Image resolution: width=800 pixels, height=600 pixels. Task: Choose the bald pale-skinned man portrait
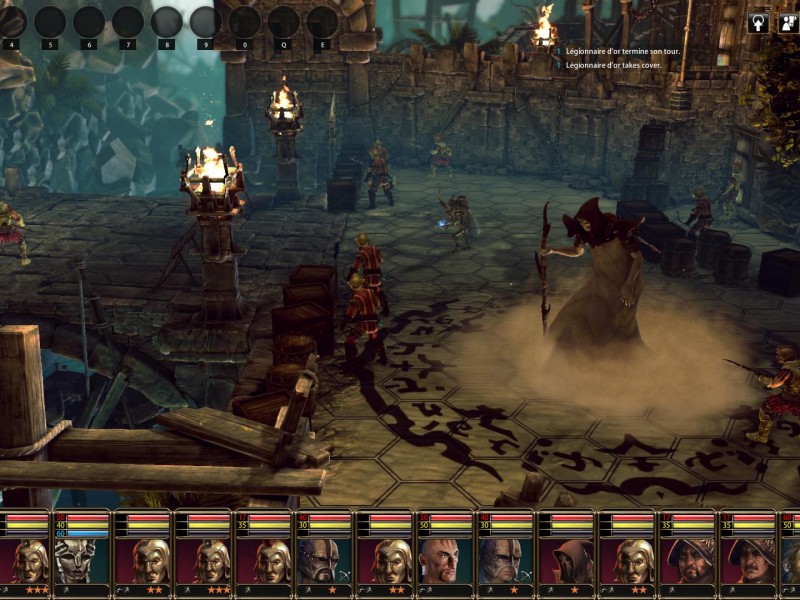[x=446, y=560]
